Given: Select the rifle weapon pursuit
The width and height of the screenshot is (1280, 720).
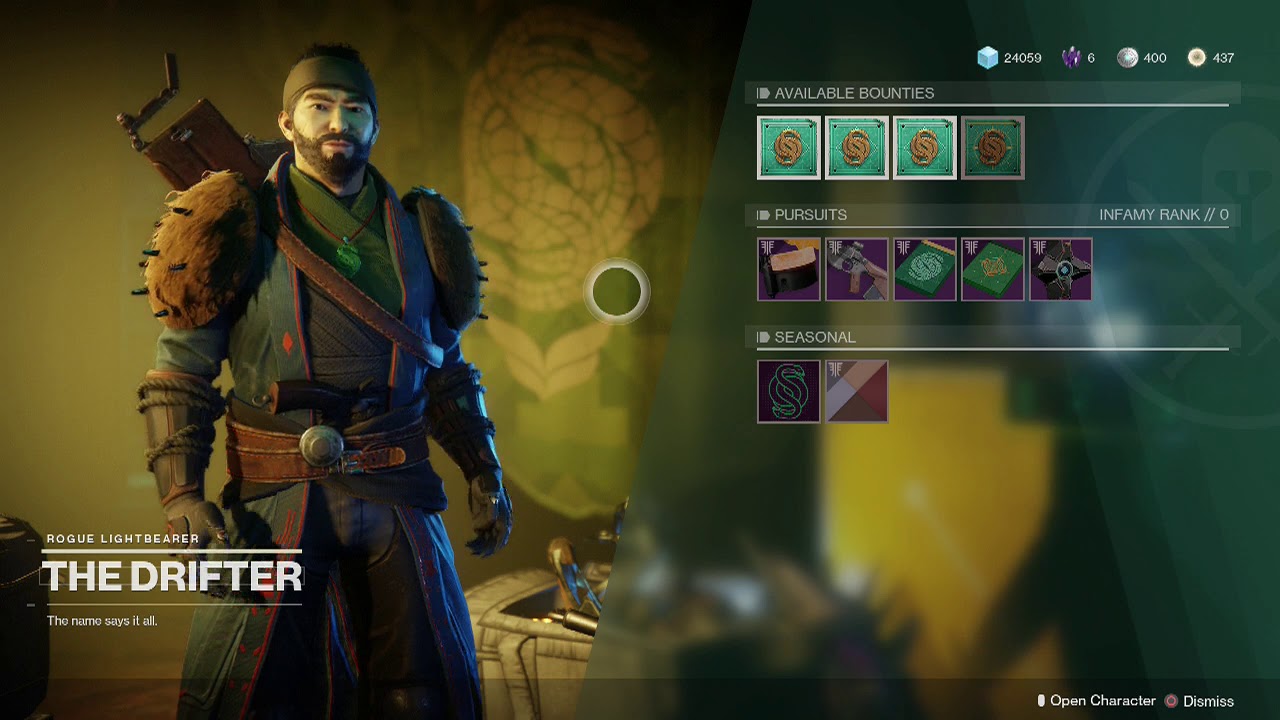Looking at the screenshot, I should point(857,269).
